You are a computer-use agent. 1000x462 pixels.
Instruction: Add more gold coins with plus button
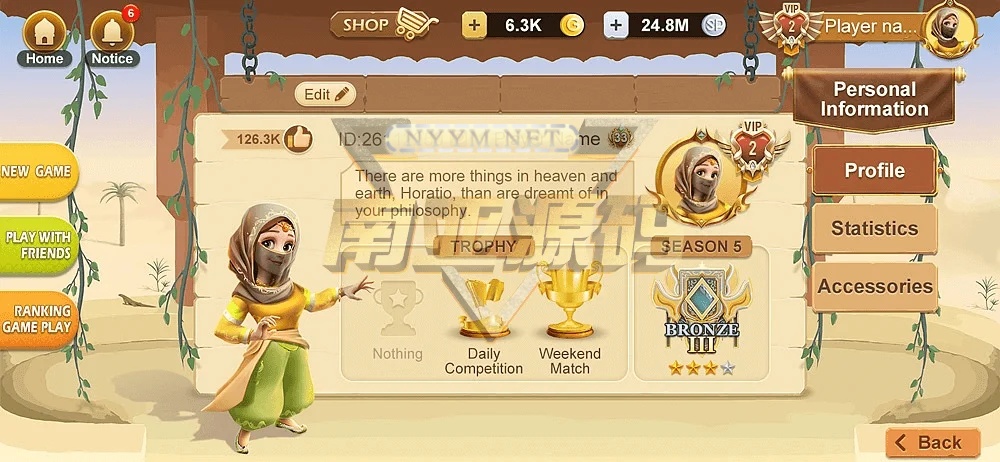click(474, 25)
